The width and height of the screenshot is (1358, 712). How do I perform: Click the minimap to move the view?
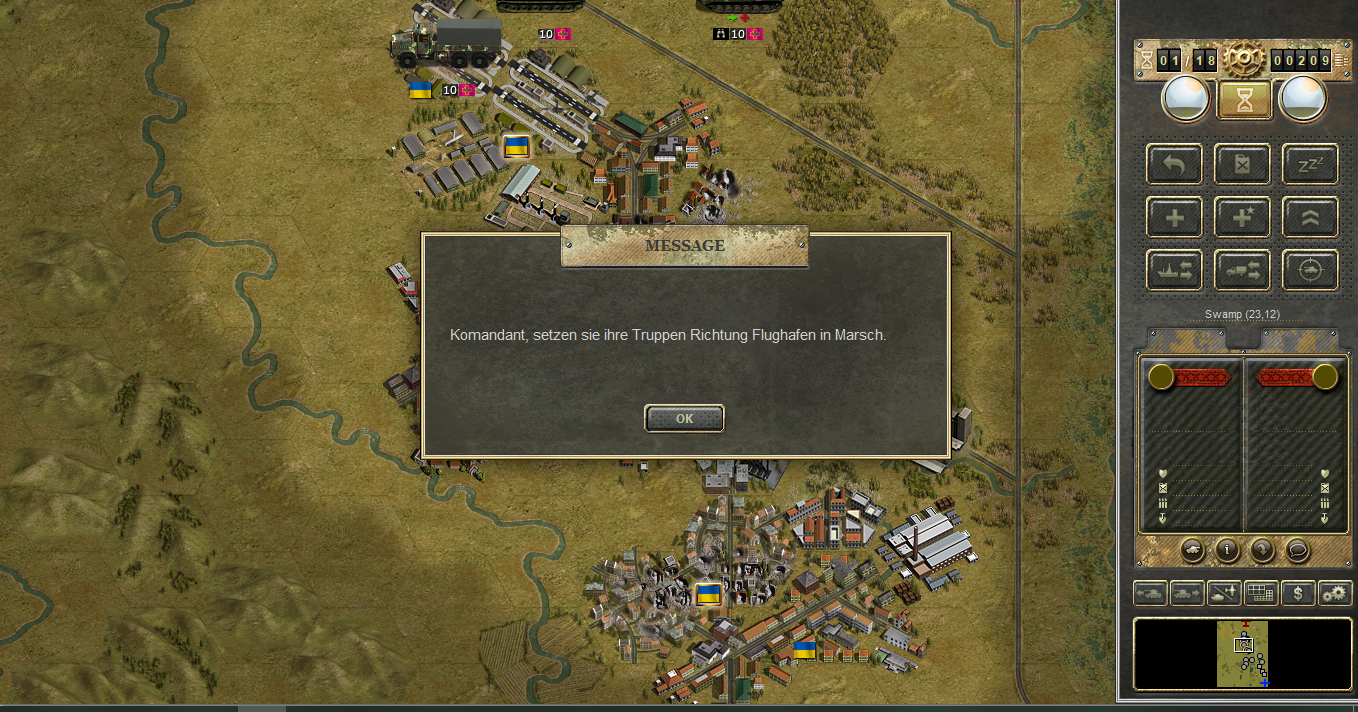1243,654
